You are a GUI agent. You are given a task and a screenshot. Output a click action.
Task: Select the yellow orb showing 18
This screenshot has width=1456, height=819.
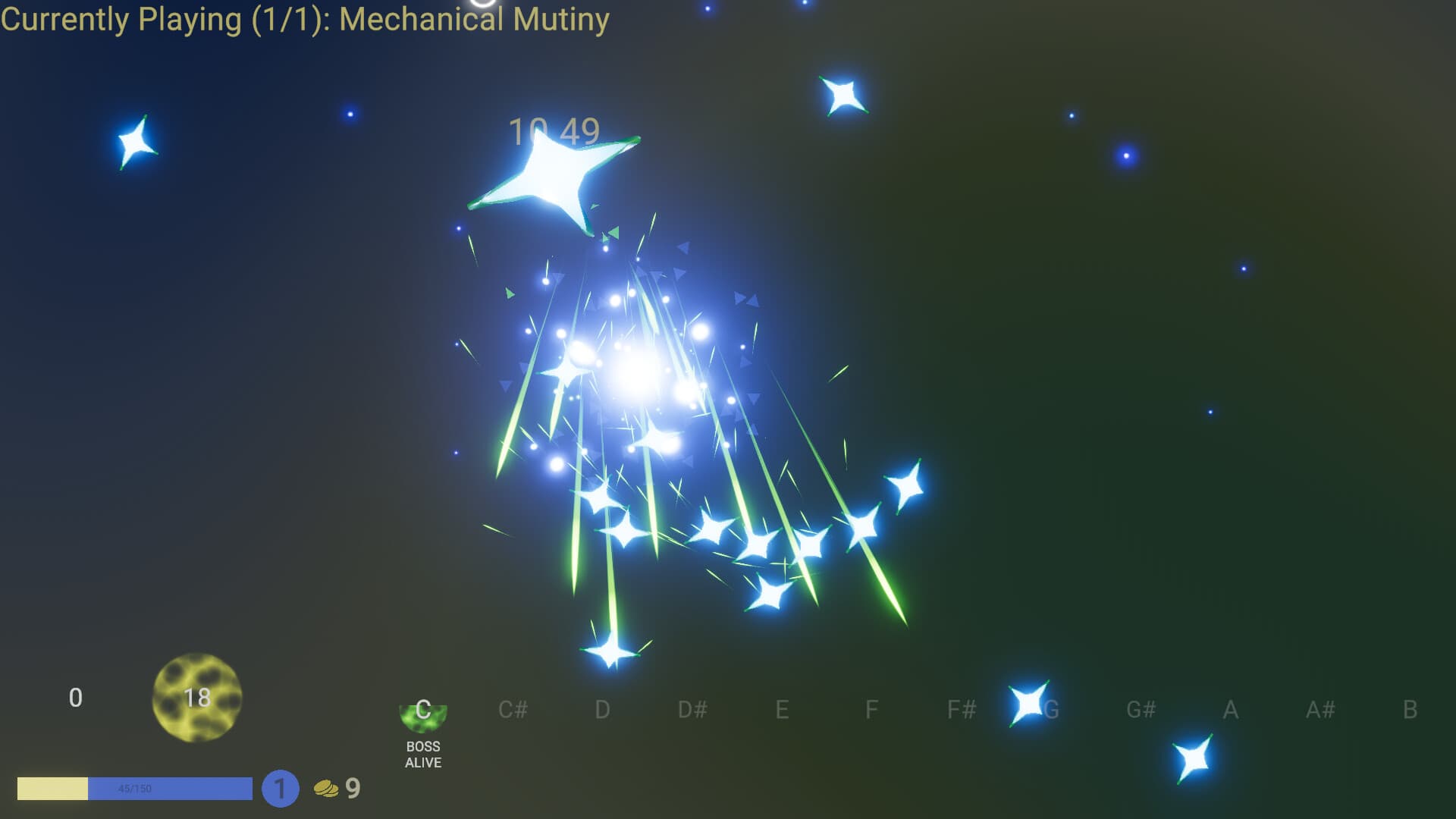(x=199, y=698)
